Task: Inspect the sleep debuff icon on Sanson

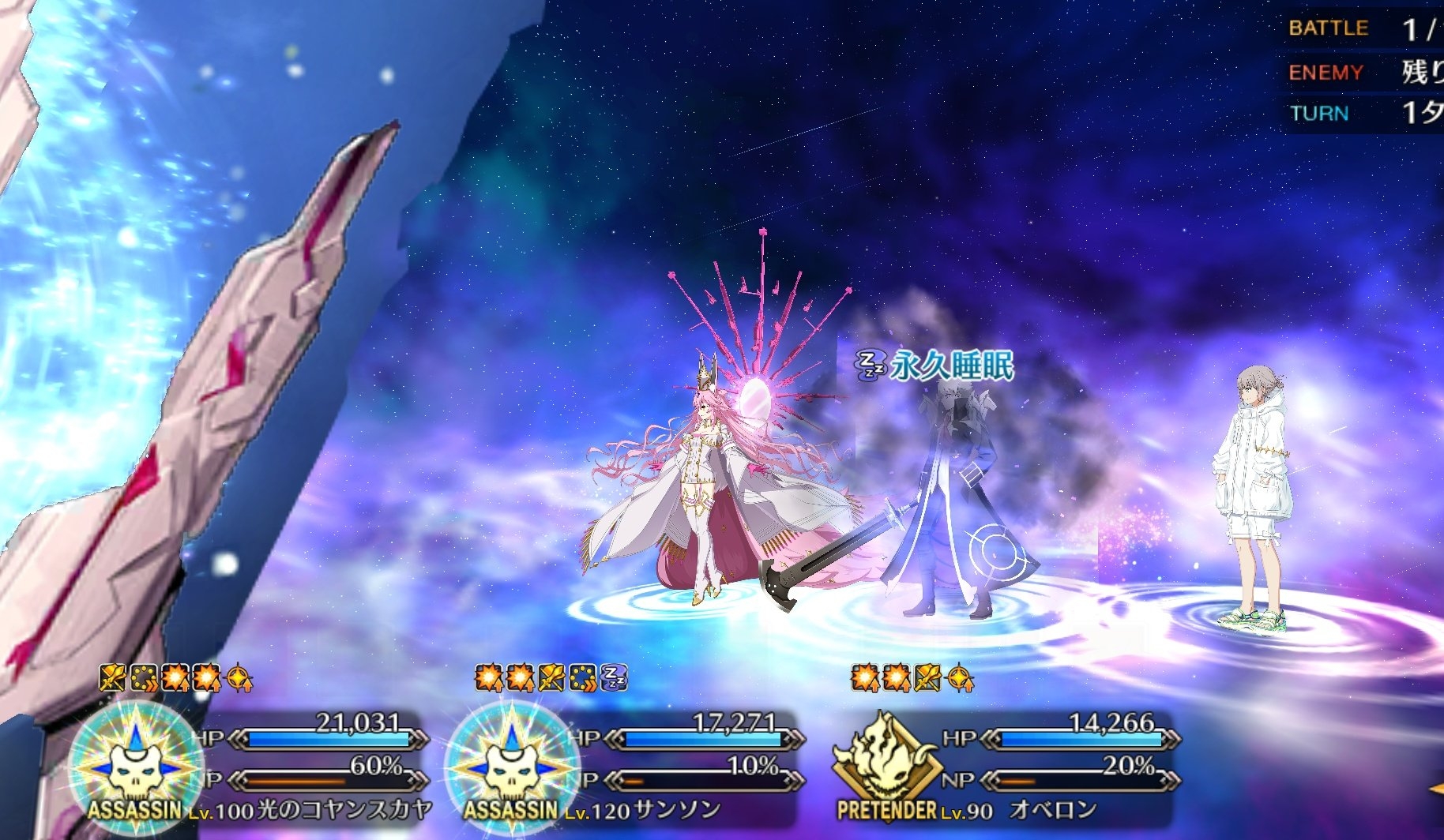Action: (x=614, y=677)
